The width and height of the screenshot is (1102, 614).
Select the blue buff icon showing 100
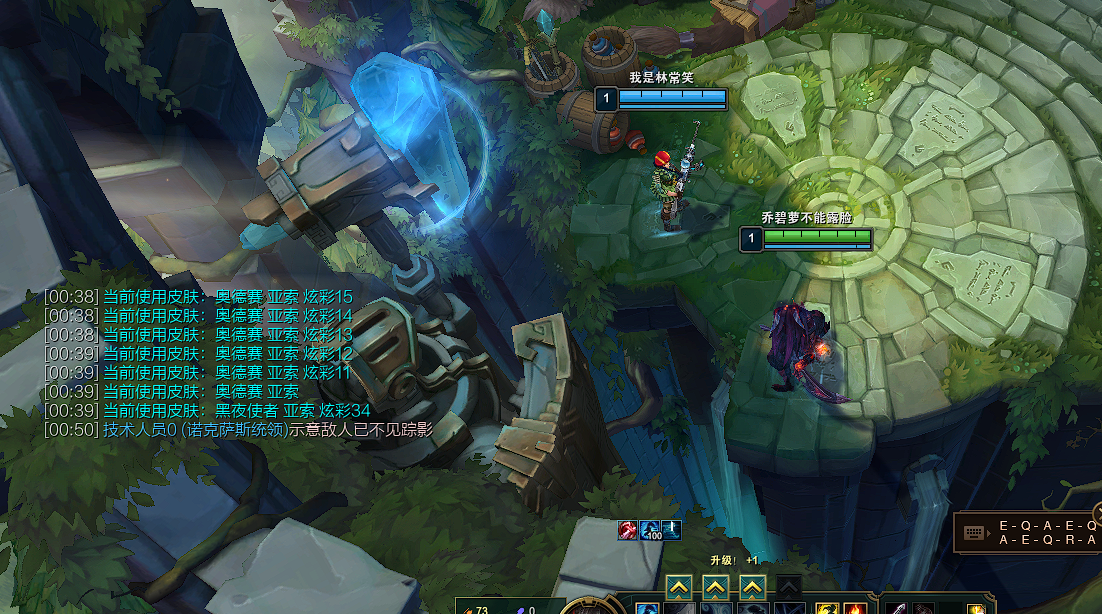[650, 530]
